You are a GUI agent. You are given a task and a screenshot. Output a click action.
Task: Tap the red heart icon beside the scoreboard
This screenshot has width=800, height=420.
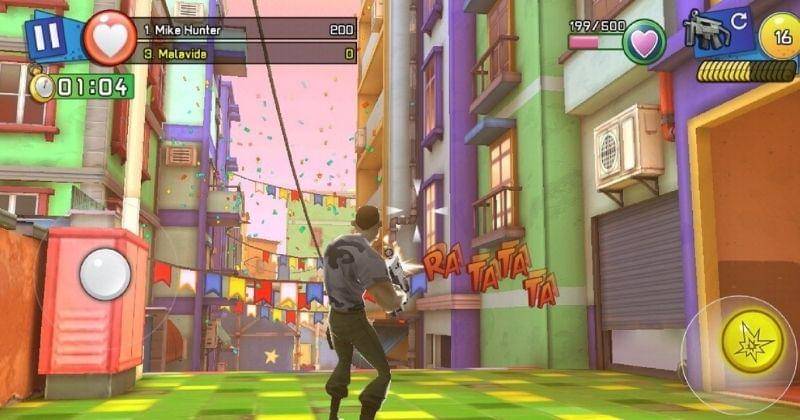point(109,39)
